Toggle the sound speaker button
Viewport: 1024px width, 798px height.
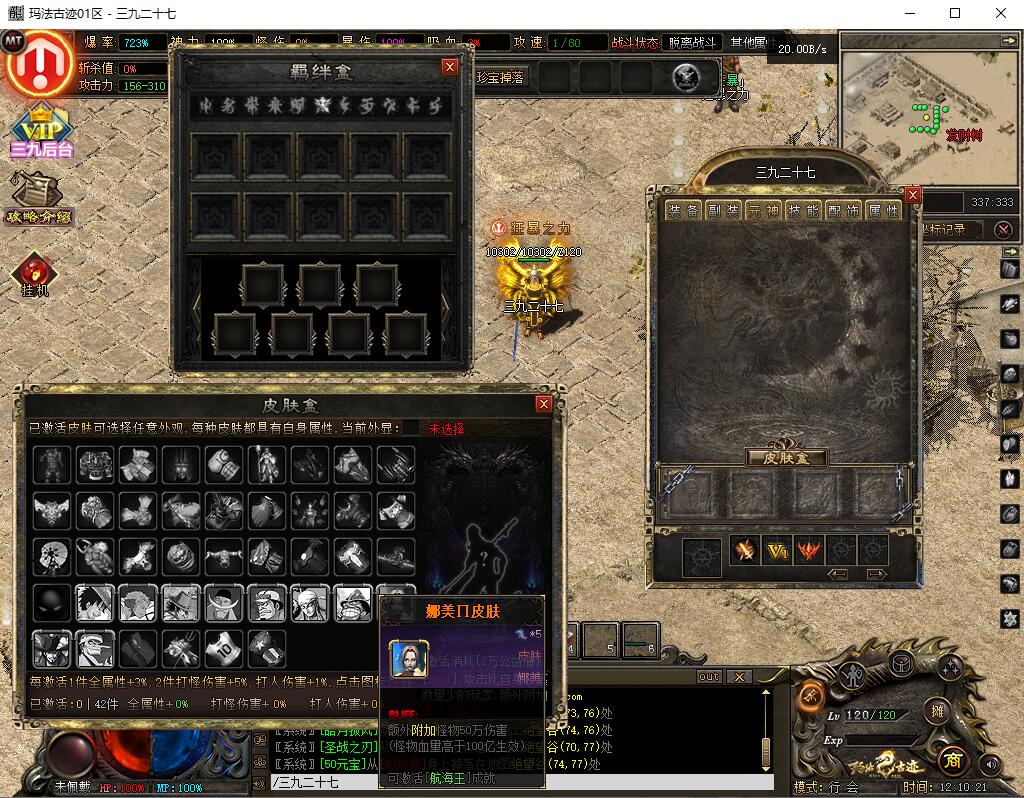991,764
